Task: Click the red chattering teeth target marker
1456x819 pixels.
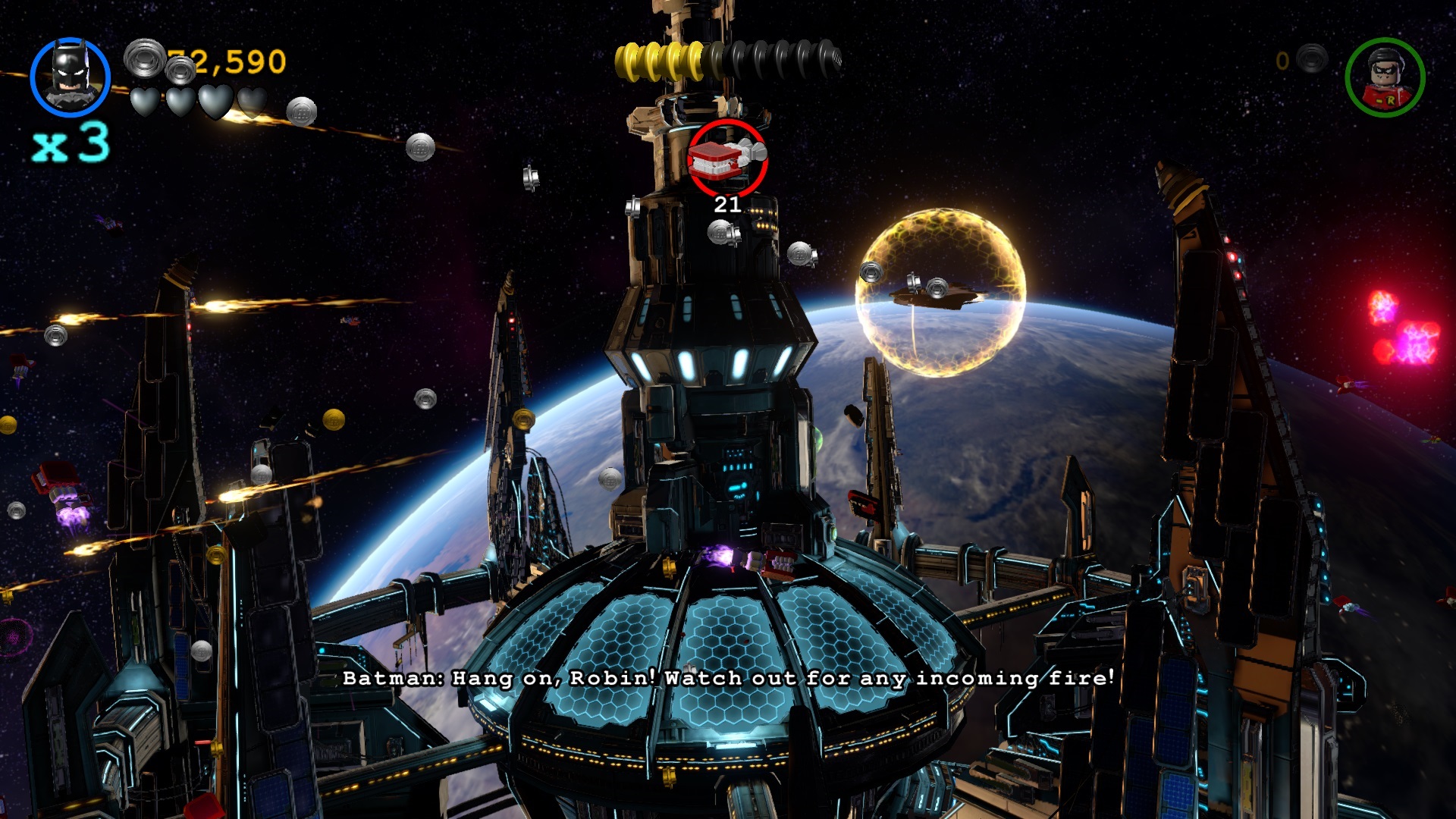Action: (x=727, y=158)
